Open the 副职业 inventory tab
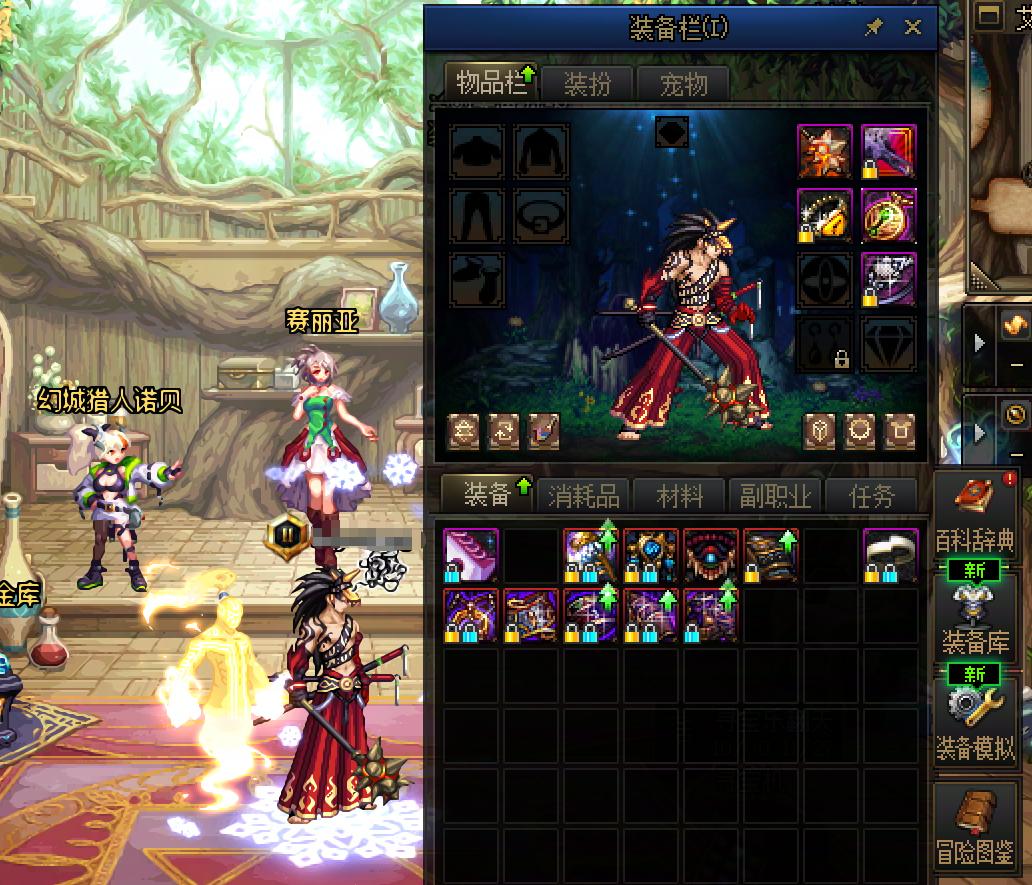The image size is (1032, 885). click(x=775, y=495)
